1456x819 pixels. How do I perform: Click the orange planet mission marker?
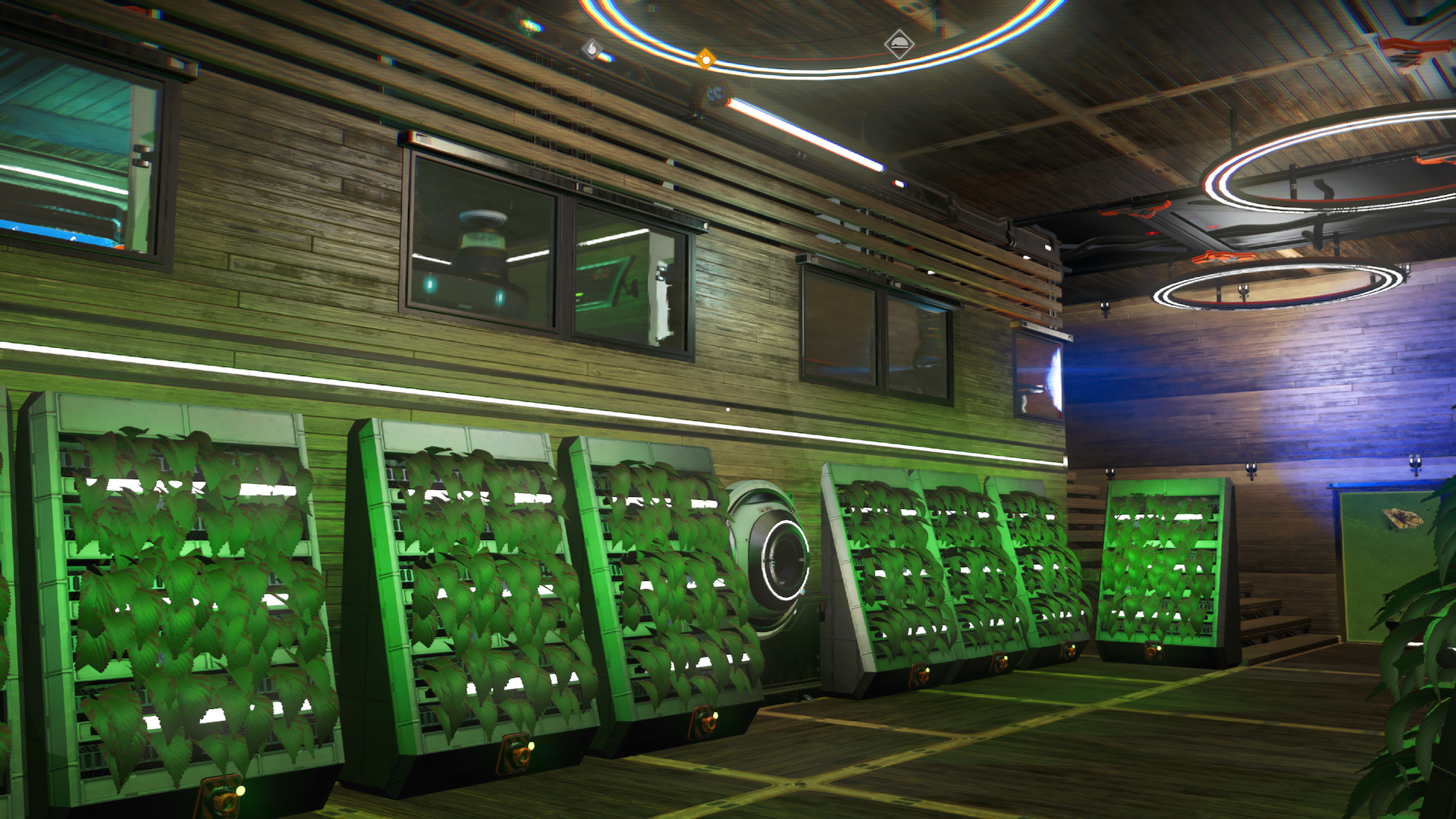(705, 58)
